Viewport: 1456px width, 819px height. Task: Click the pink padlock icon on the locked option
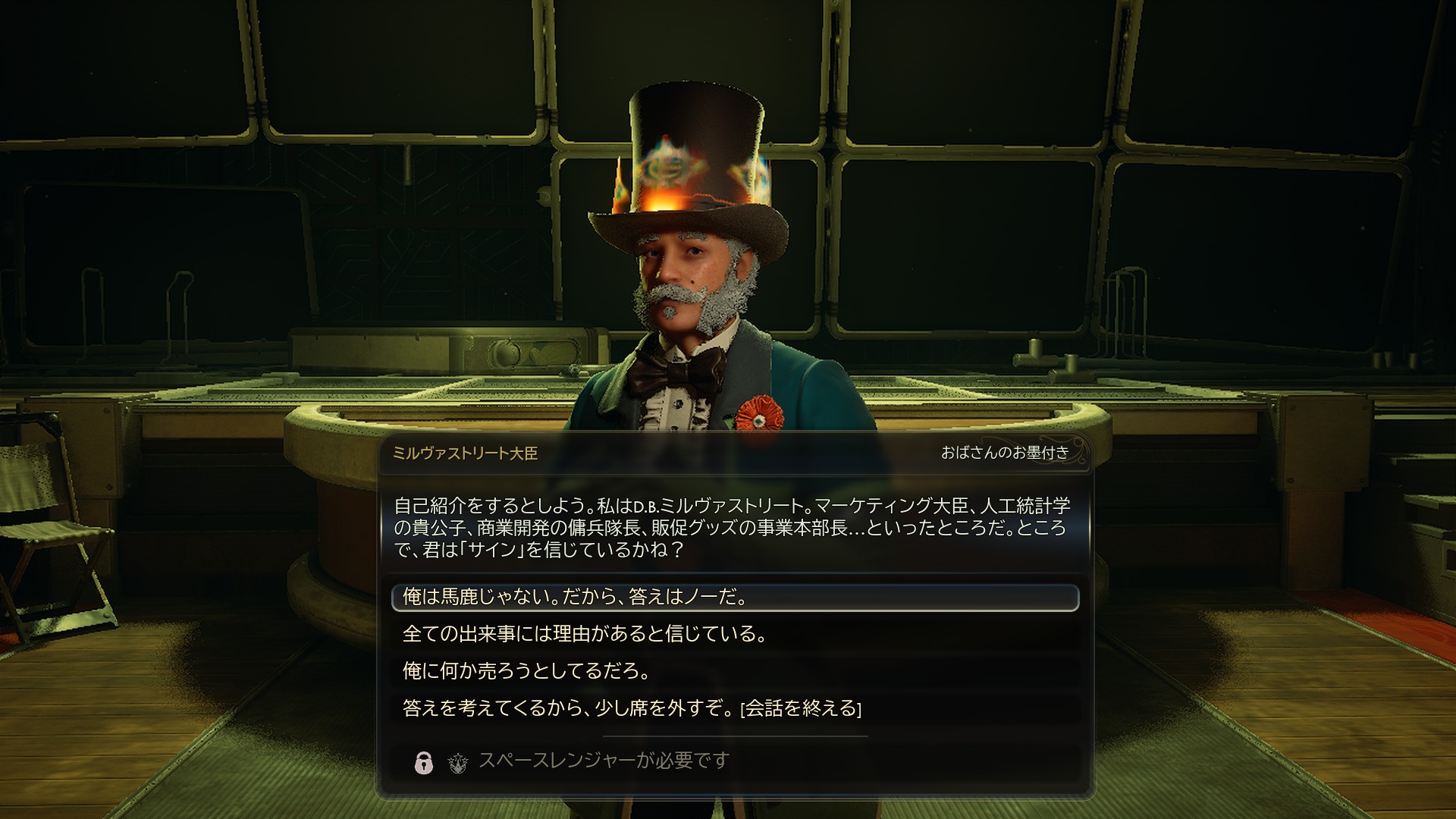point(423,763)
